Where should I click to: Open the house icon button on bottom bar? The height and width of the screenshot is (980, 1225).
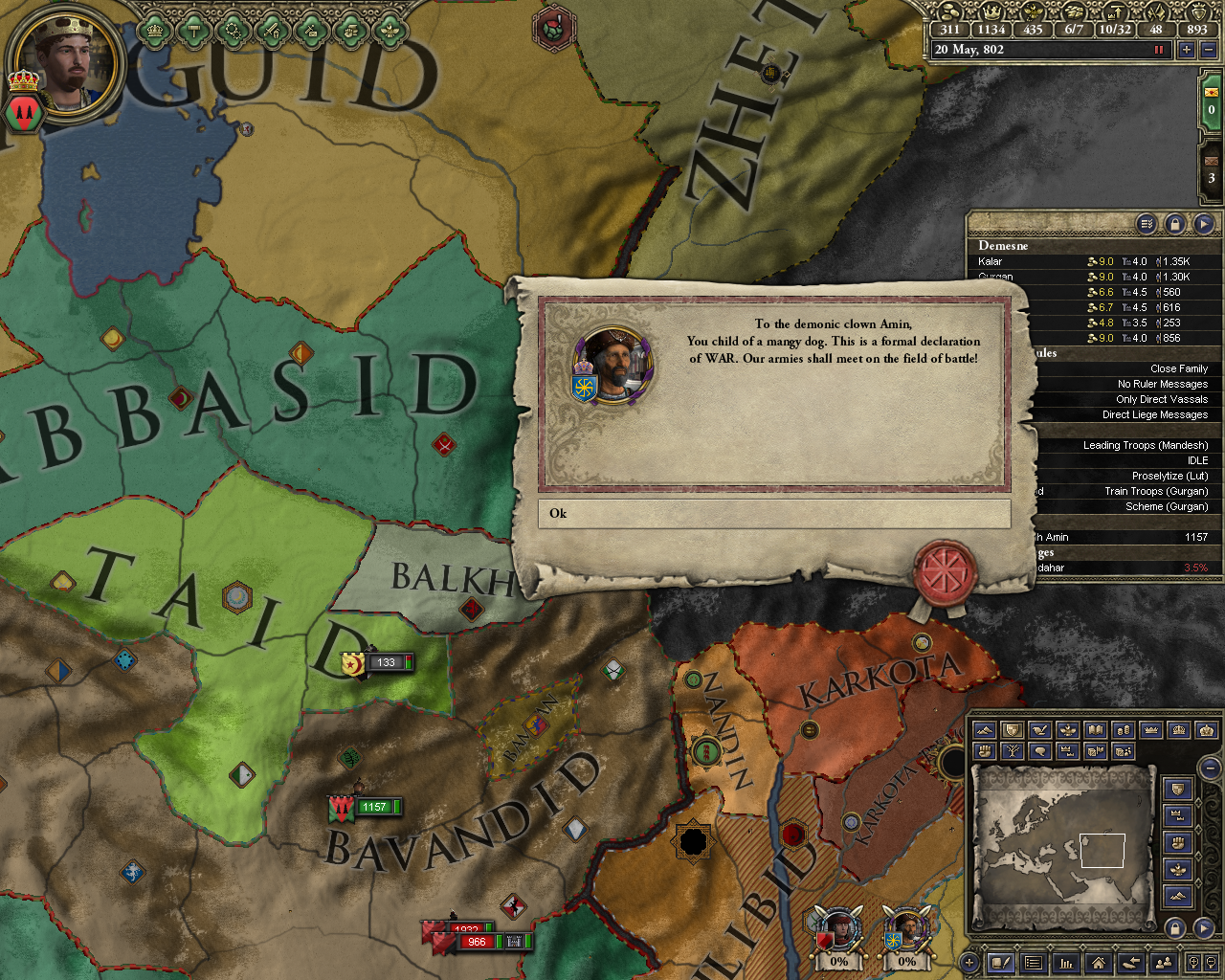point(1098,963)
